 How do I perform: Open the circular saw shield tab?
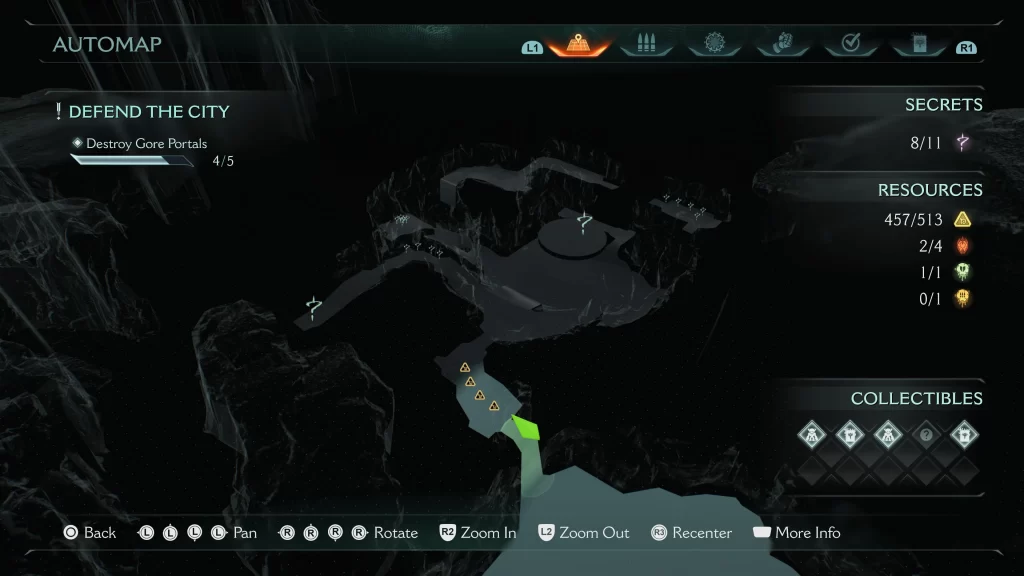click(x=714, y=44)
